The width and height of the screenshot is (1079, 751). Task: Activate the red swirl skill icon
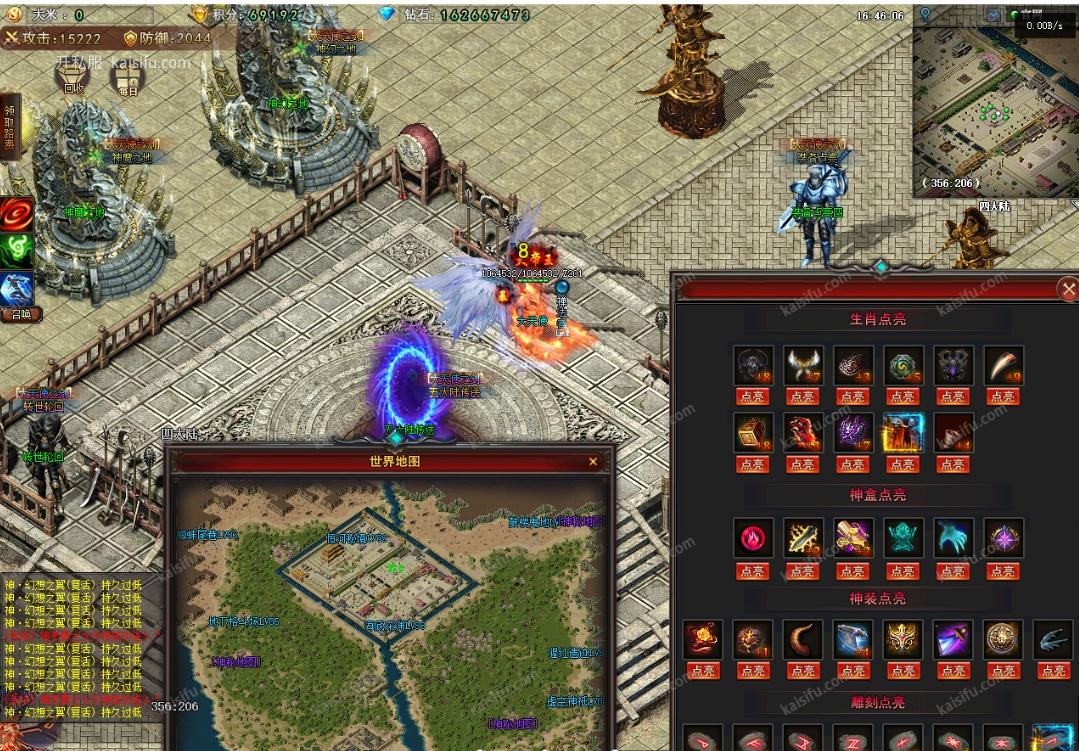(x=17, y=214)
